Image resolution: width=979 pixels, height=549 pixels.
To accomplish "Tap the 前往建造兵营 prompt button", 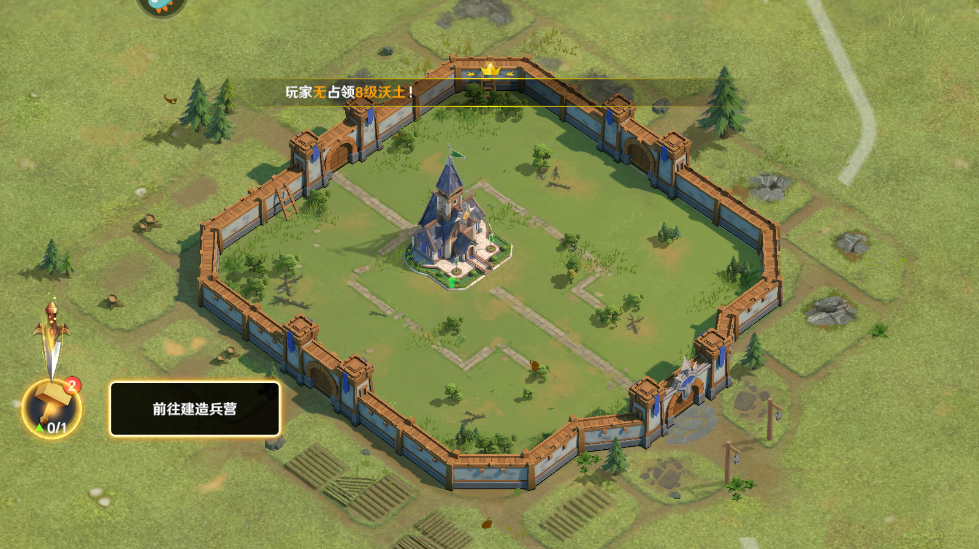I will pos(195,409).
